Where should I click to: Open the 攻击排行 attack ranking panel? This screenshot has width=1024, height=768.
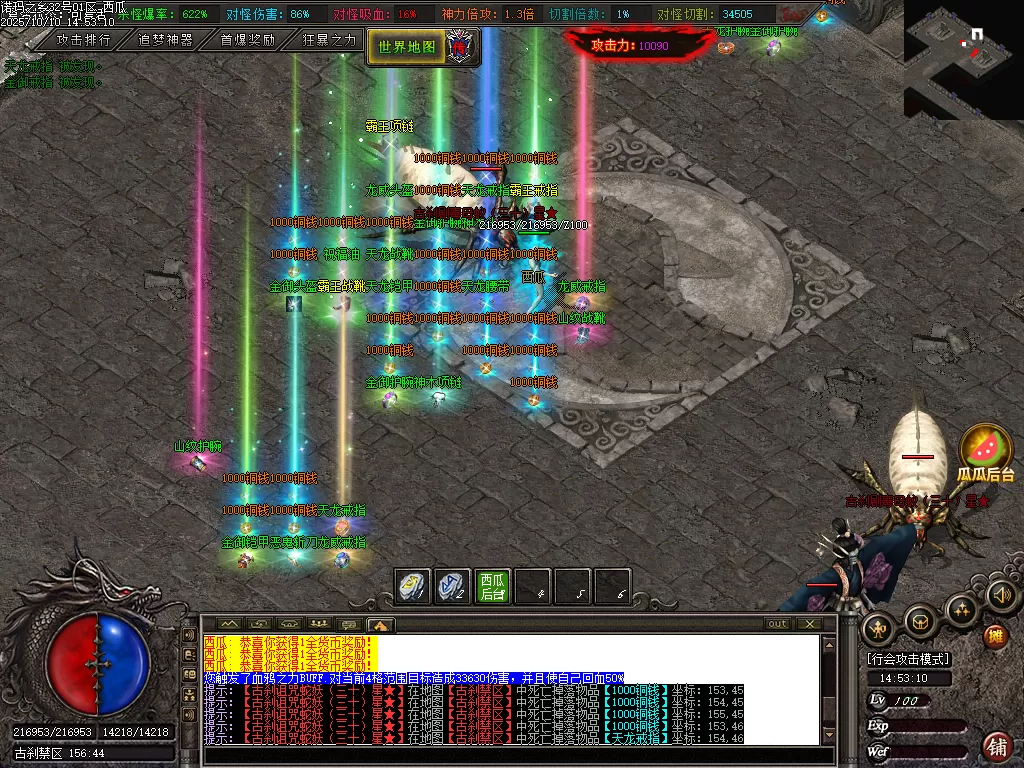pos(83,40)
